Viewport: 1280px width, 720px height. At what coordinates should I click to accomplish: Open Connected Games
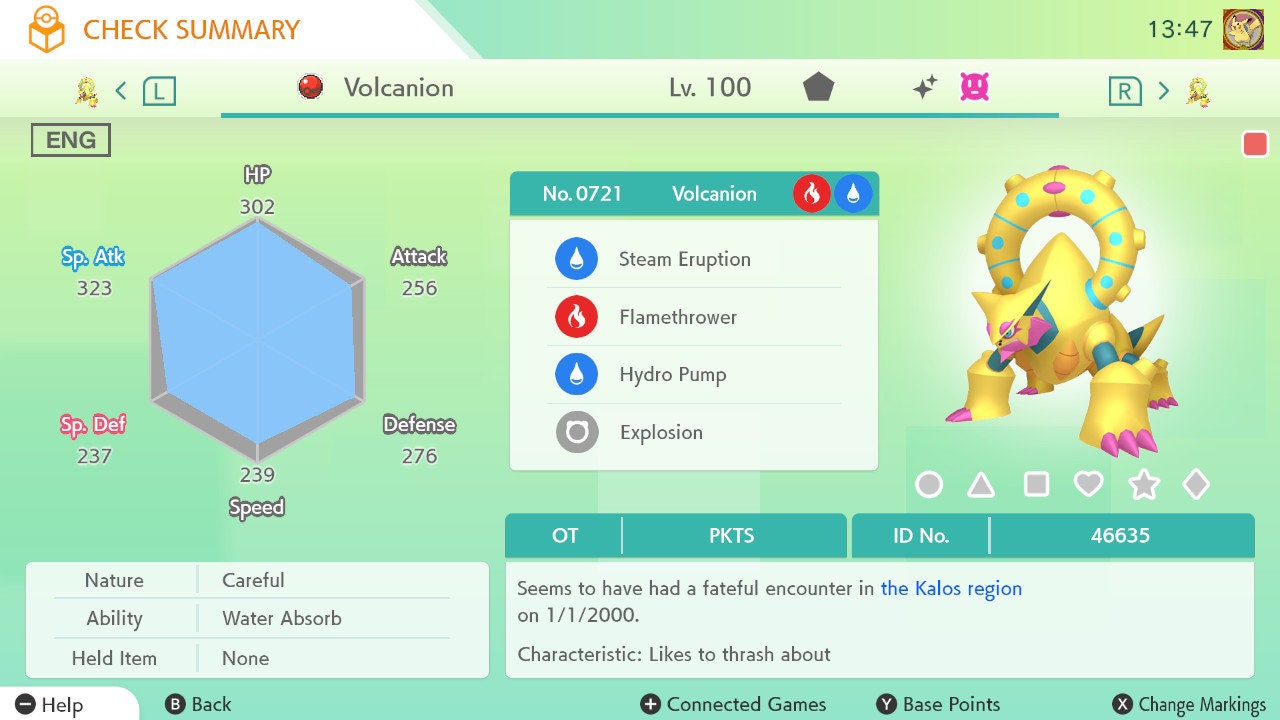[734, 705]
